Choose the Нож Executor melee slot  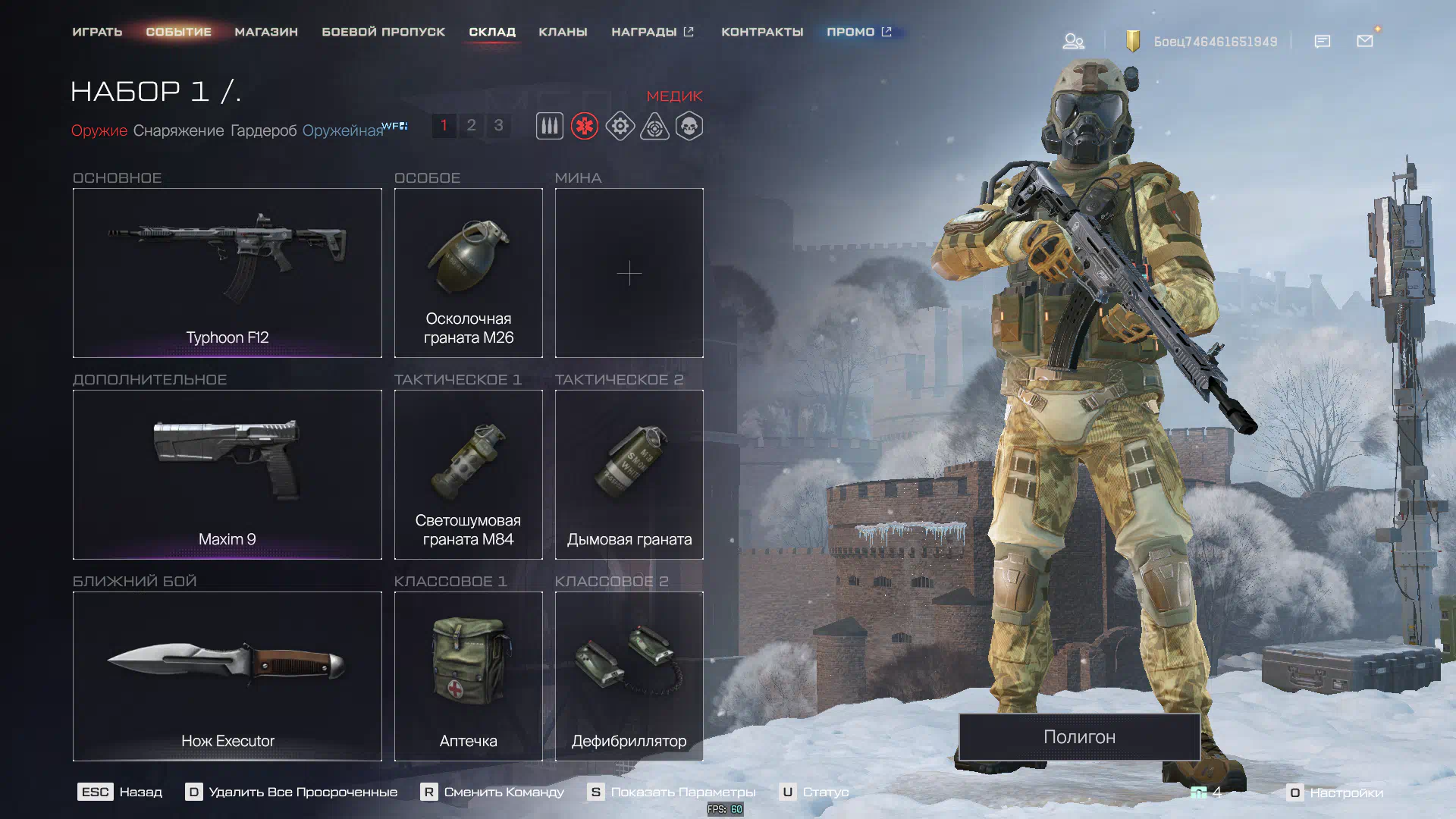pyautogui.click(x=227, y=676)
